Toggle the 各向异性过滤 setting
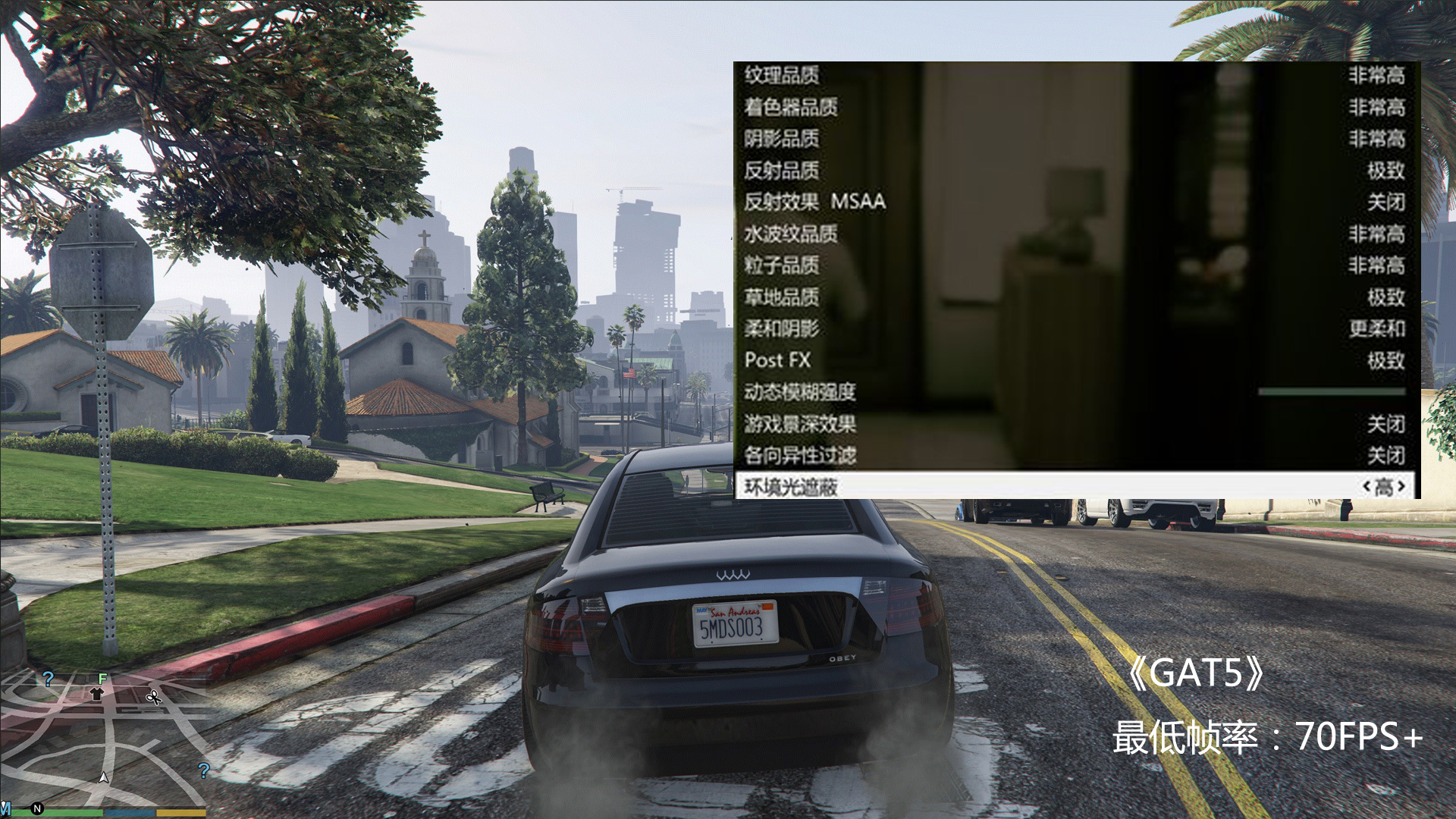The width and height of the screenshot is (1456, 819). pos(800,455)
